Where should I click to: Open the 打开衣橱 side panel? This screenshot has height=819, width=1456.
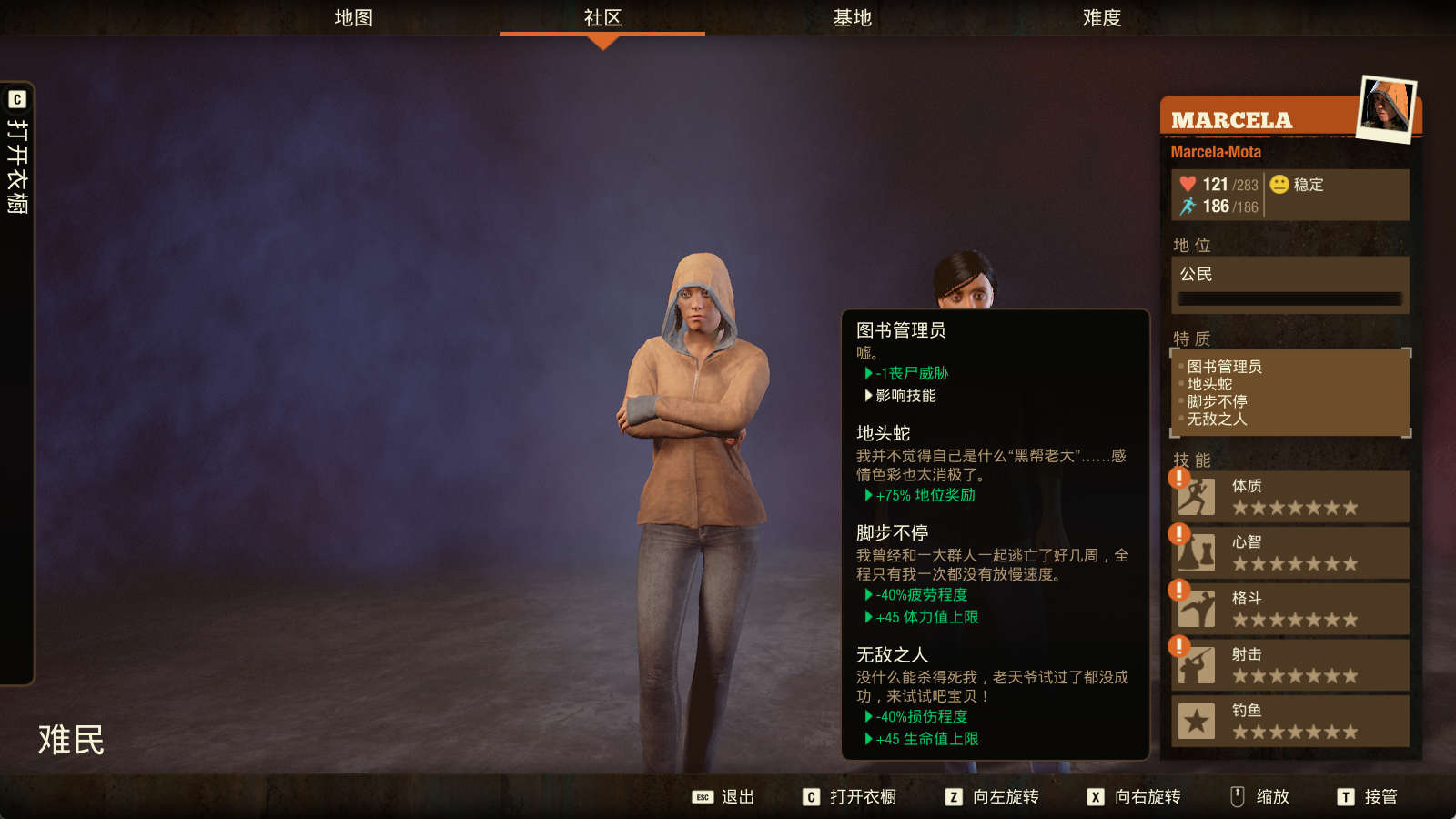click(17, 164)
